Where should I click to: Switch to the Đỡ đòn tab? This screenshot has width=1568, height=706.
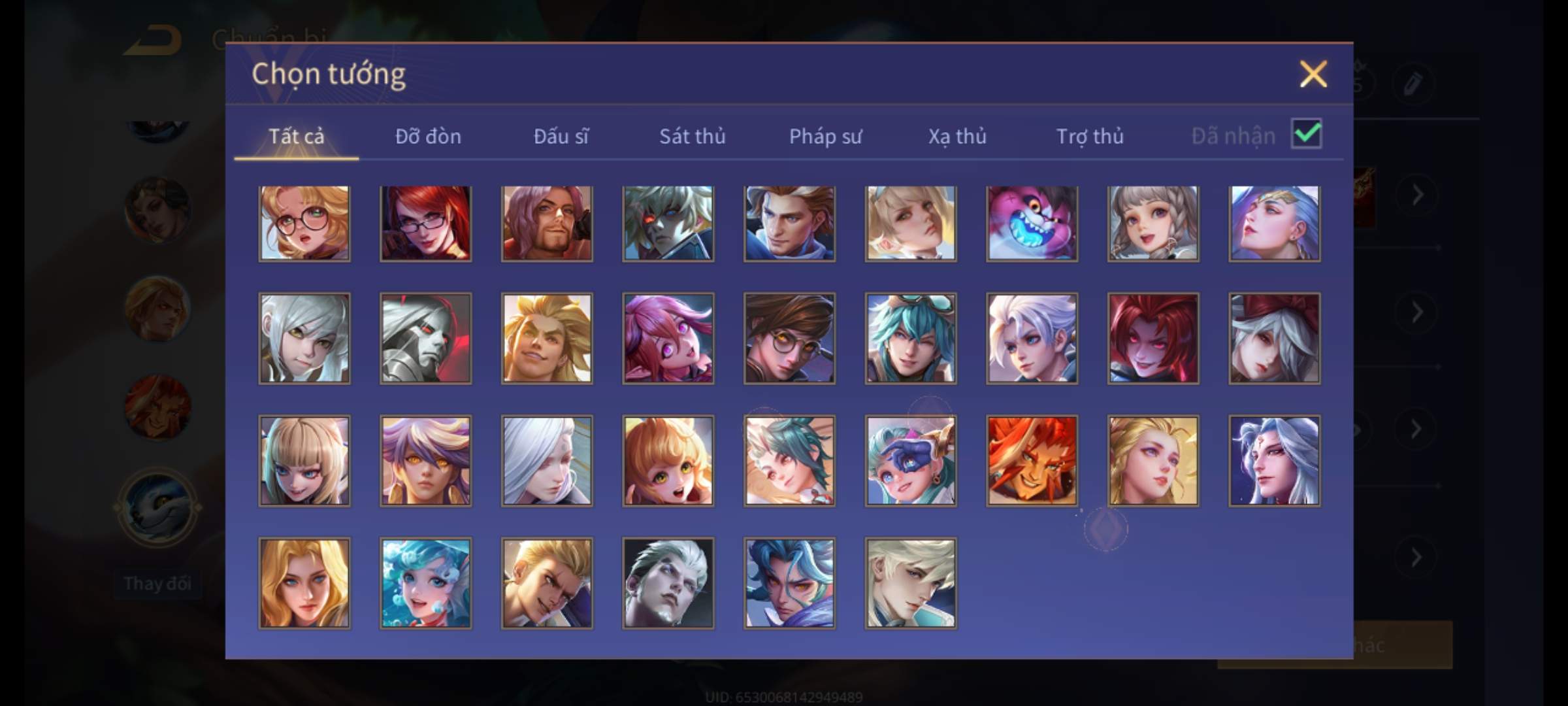428,137
